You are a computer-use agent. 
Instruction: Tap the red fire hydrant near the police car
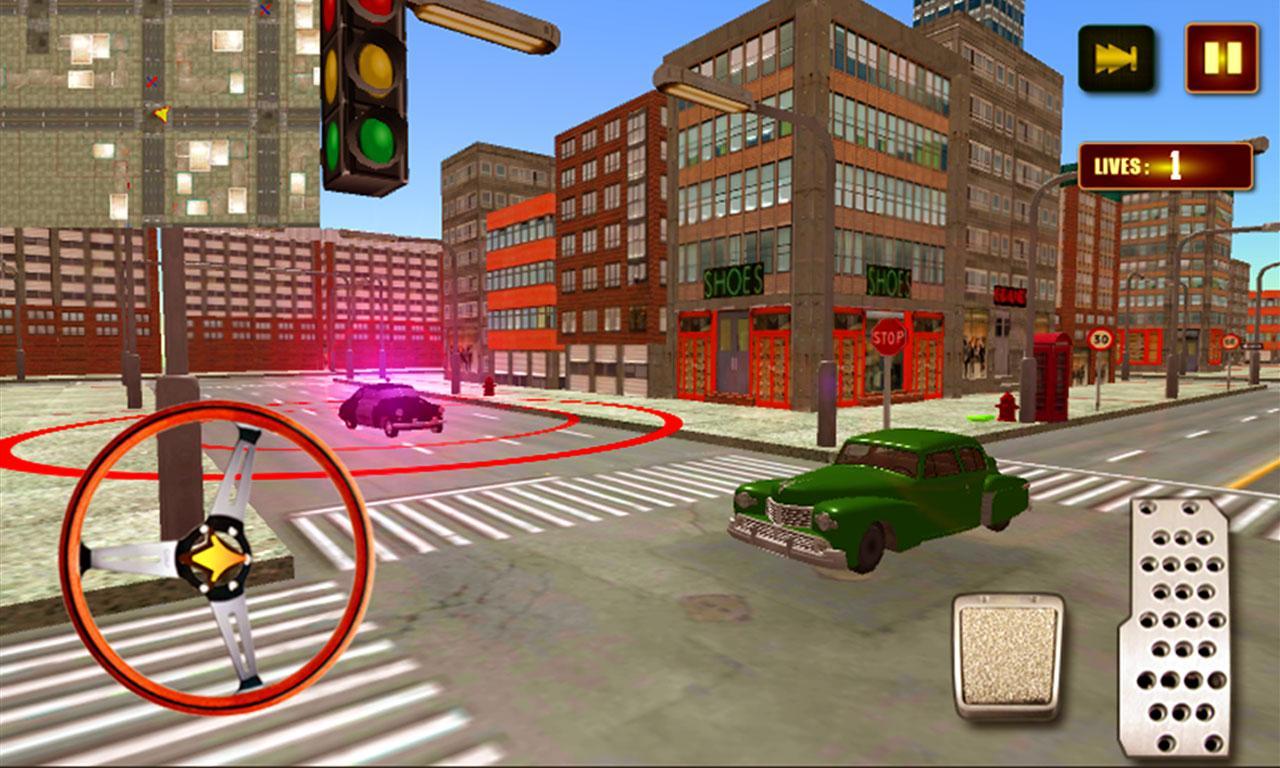point(489,387)
